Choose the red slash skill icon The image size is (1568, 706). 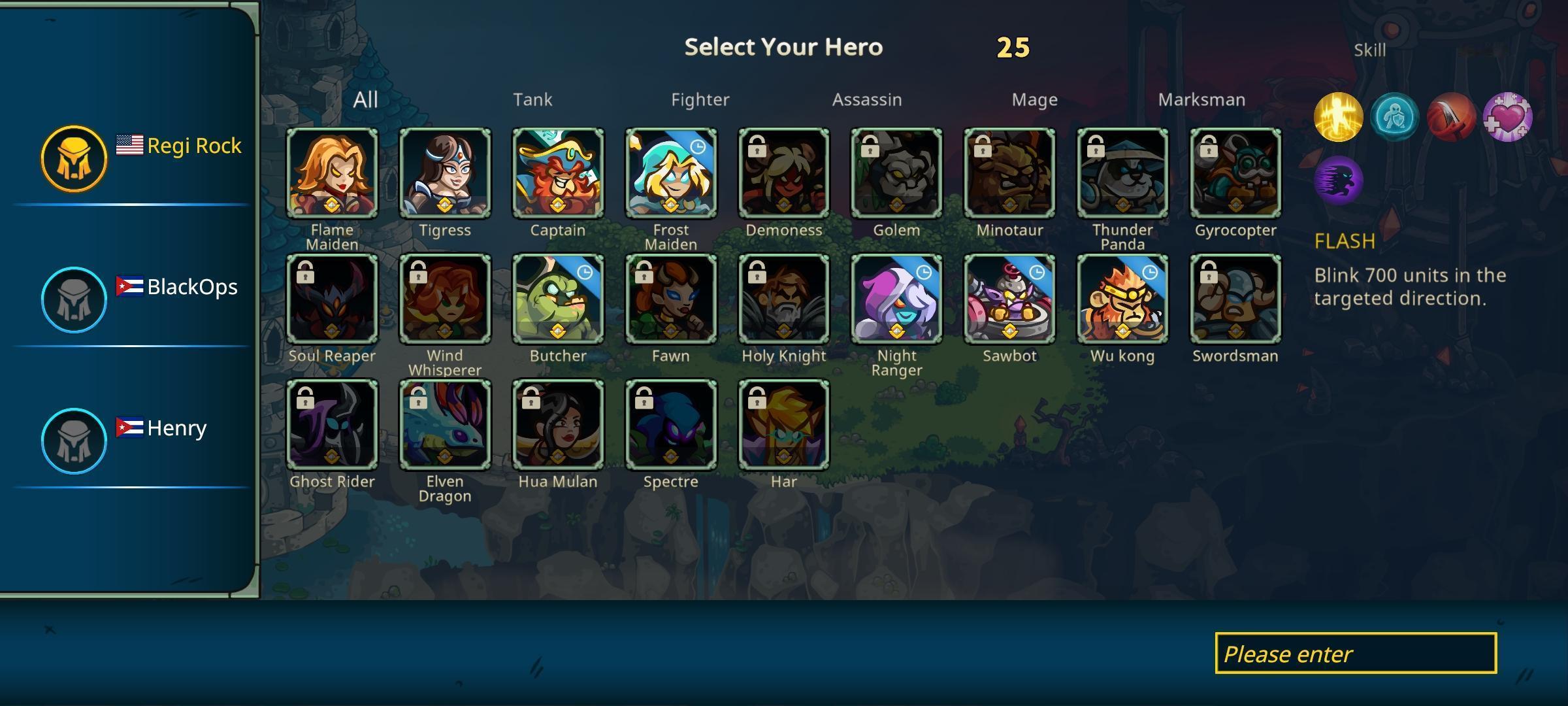(x=1451, y=117)
